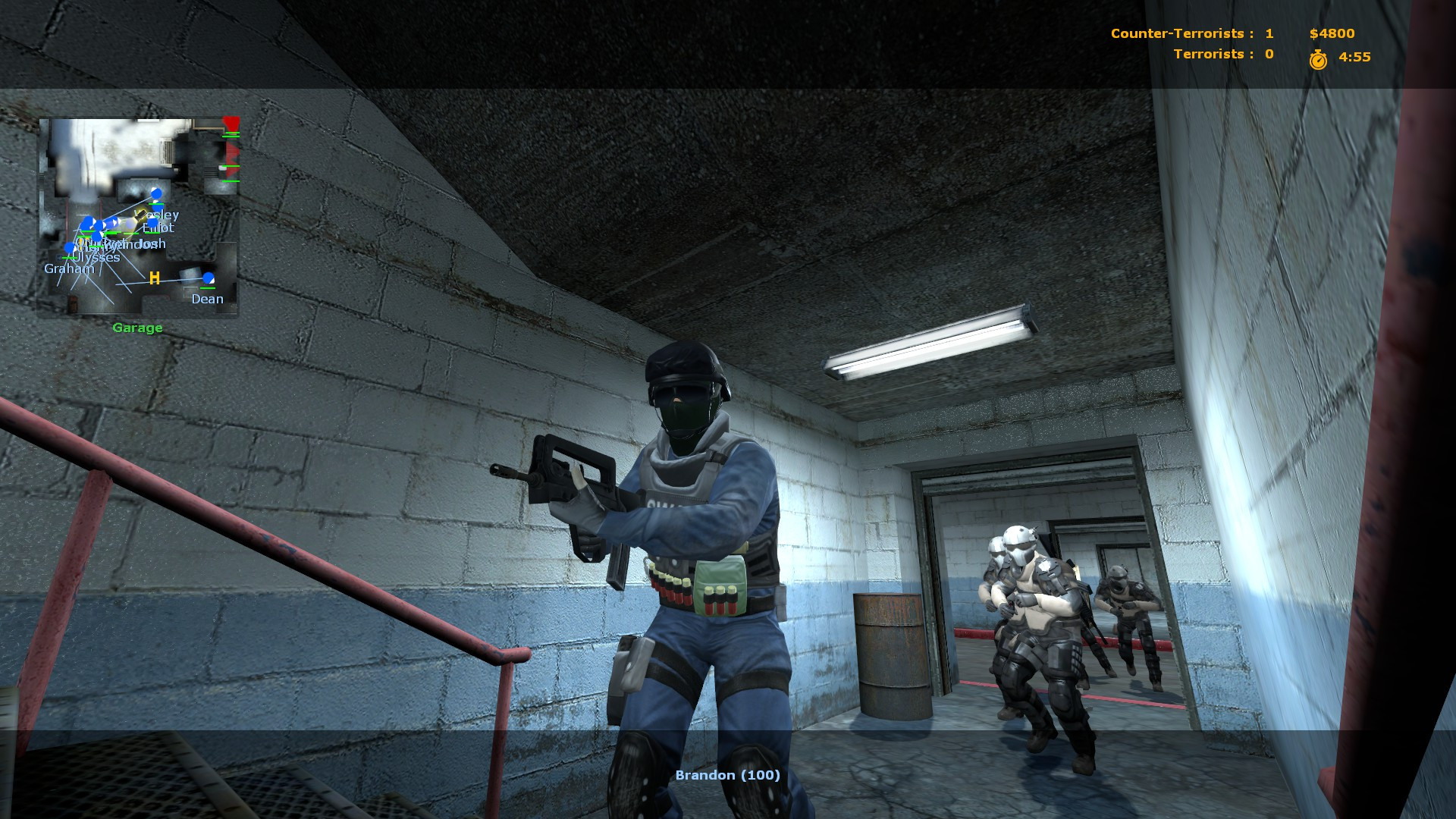Select Graham's player dot on the radar

click(x=68, y=247)
